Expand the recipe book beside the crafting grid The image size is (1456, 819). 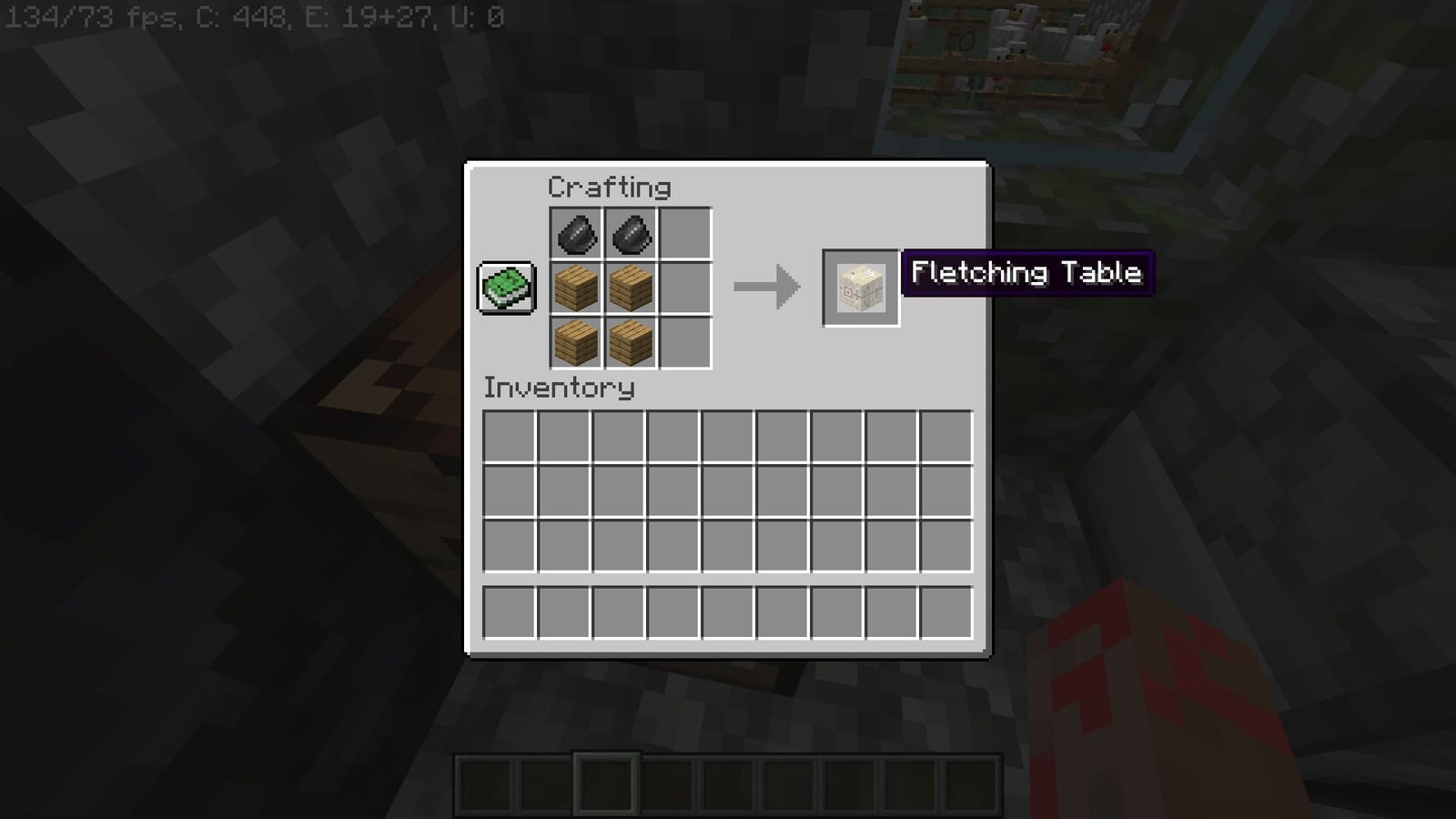tap(504, 286)
